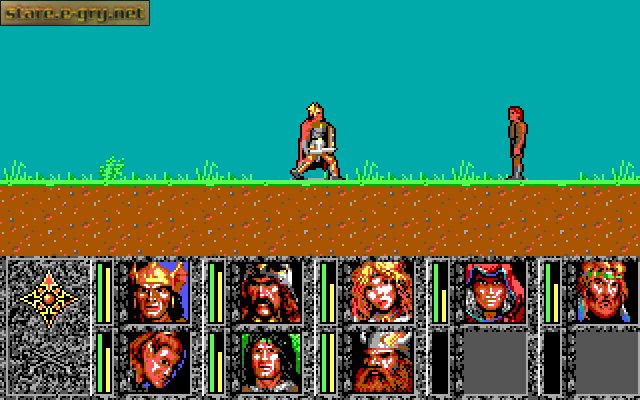
Task: Choose the red-haired character portrait
Action: pos(158,361)
